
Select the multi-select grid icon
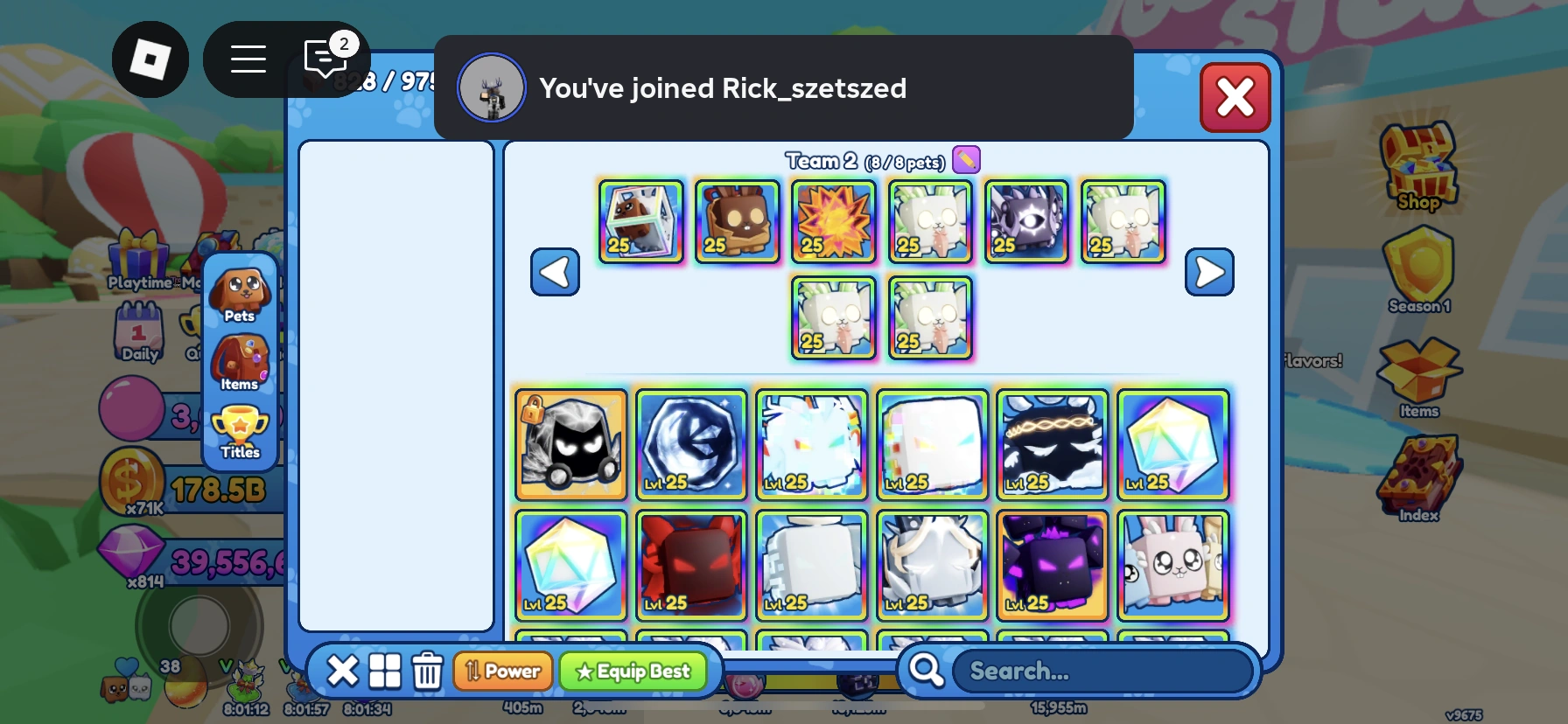[x=385, y=671]
